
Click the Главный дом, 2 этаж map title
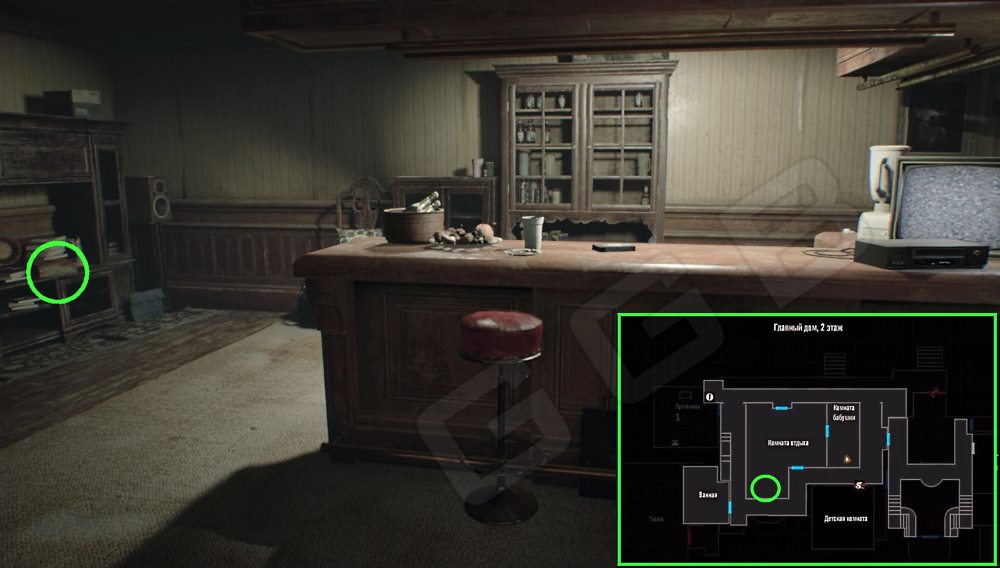point(807,328)
